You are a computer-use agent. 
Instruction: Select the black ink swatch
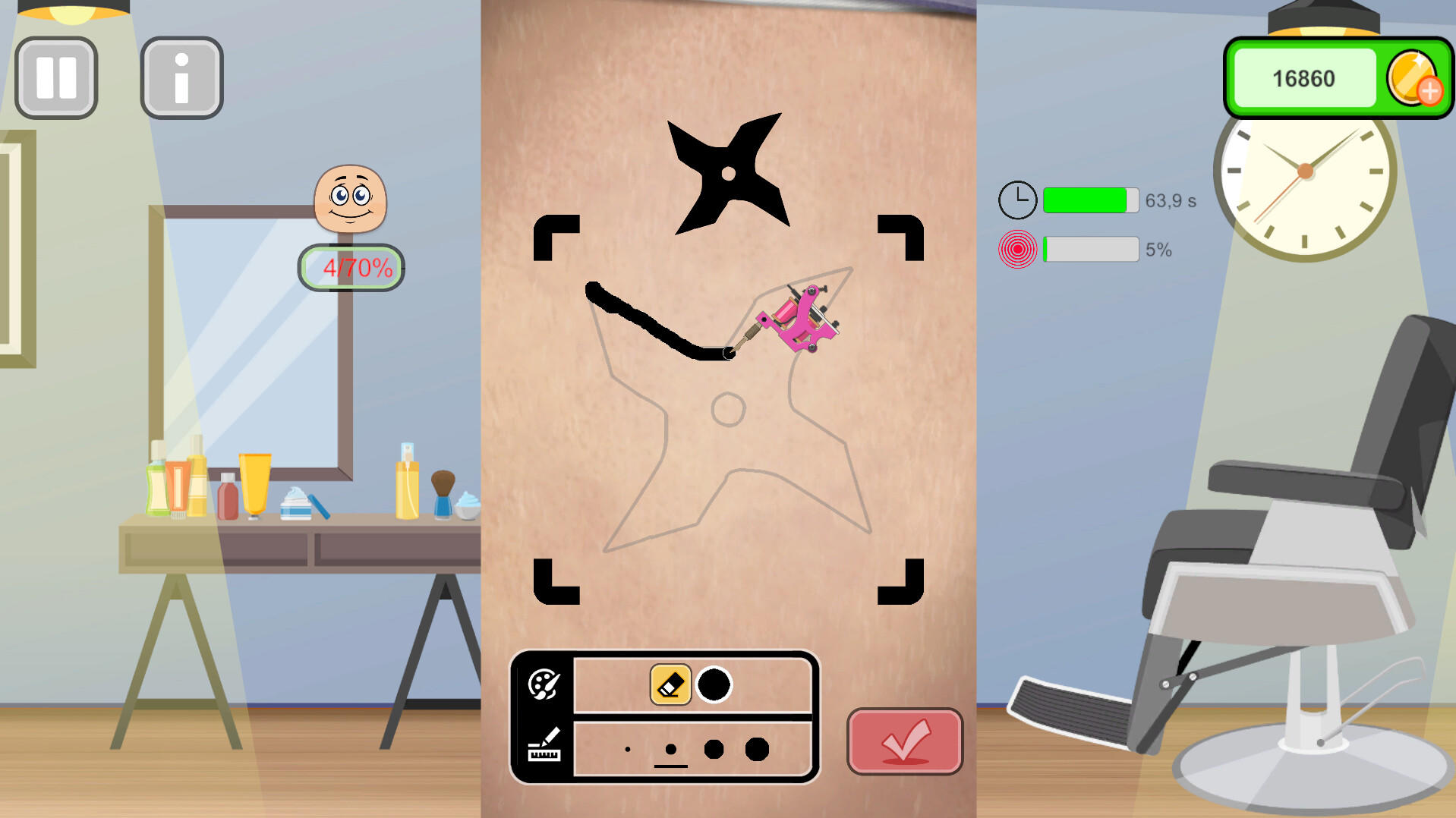coord(714,684)
